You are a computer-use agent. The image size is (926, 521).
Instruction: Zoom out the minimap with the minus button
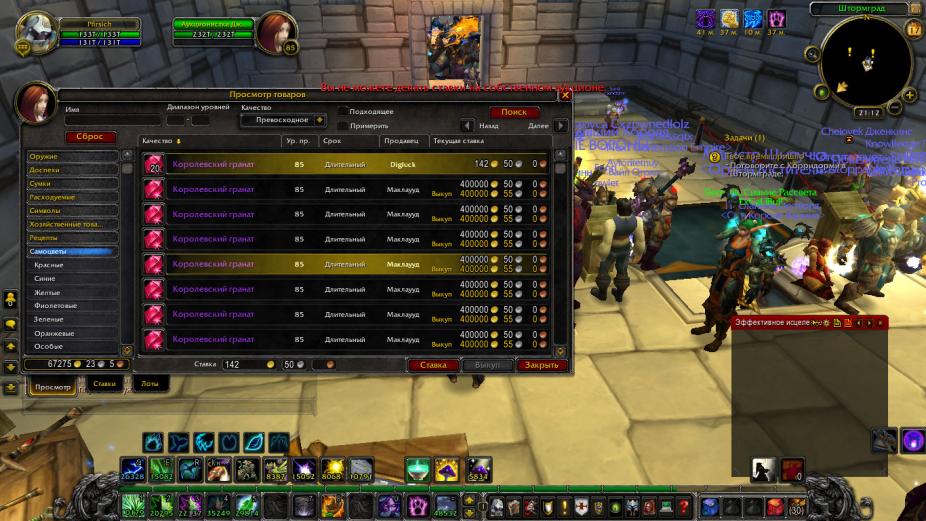pos(895,108)
